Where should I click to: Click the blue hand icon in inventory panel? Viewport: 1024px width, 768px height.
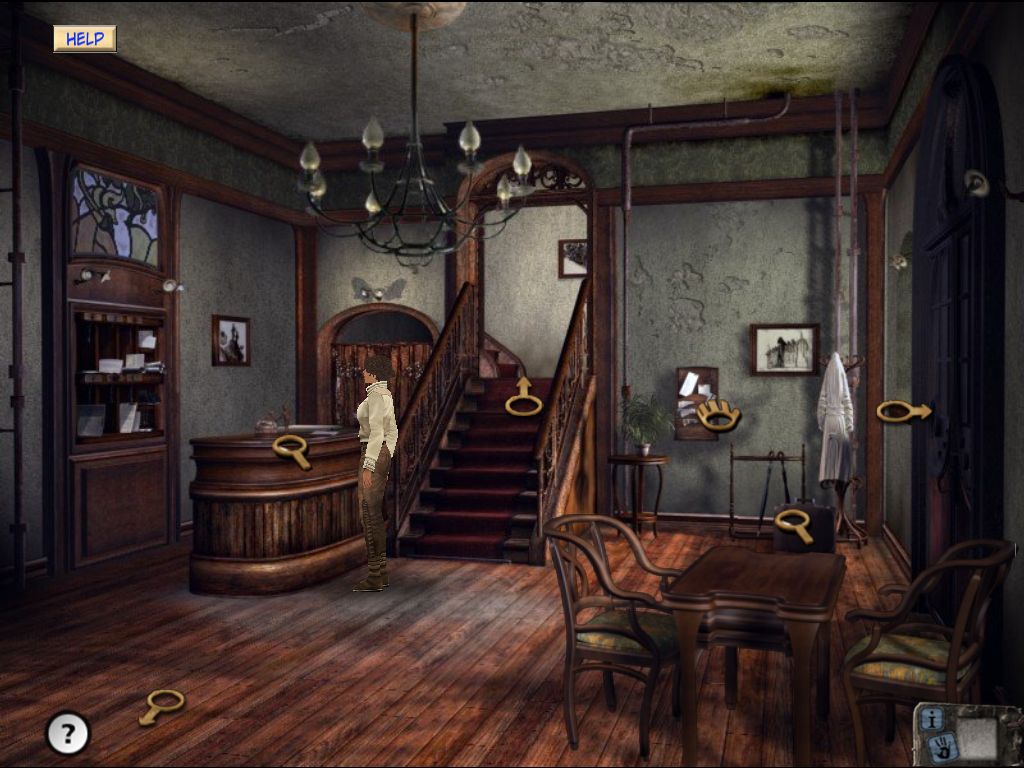click(941, 744)
